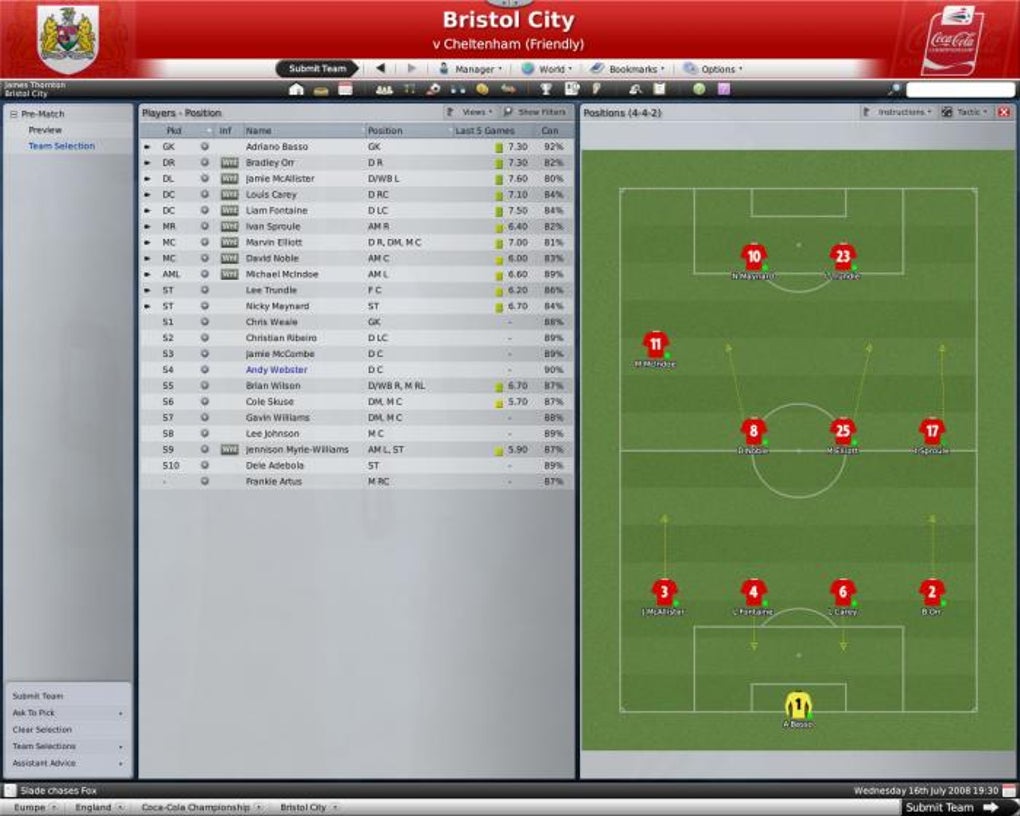The image size is (1020, 816).
Task: Open the Views dropdown
Action: (468, 112)
